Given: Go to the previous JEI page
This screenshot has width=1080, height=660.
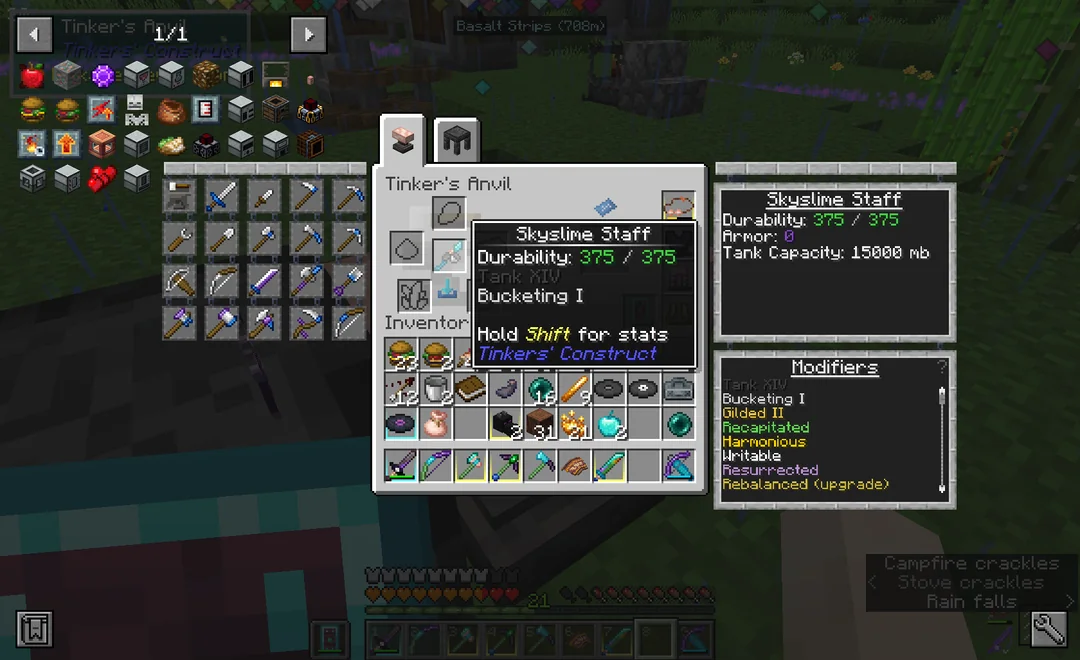Looking at the screenshot, I should click(34, 35).
